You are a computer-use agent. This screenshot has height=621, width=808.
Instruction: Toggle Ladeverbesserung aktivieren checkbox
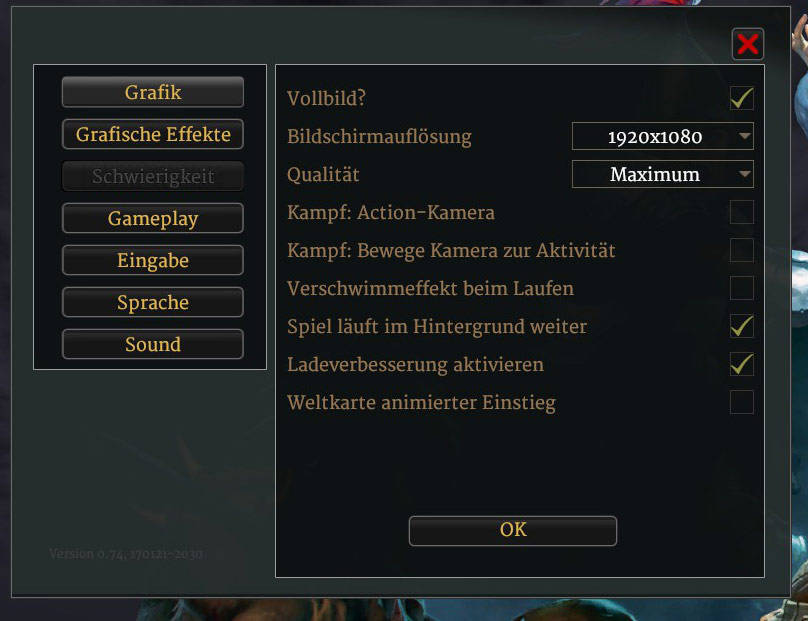click(741, 364)
